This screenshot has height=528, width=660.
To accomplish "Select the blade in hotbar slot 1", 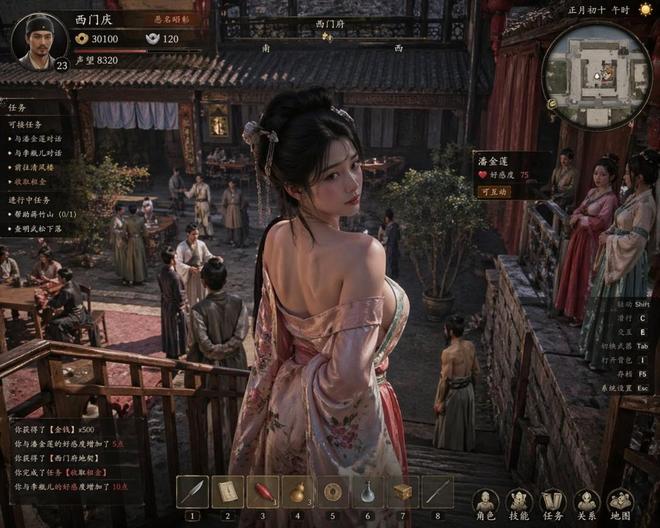I will click(x=192, y=492).
